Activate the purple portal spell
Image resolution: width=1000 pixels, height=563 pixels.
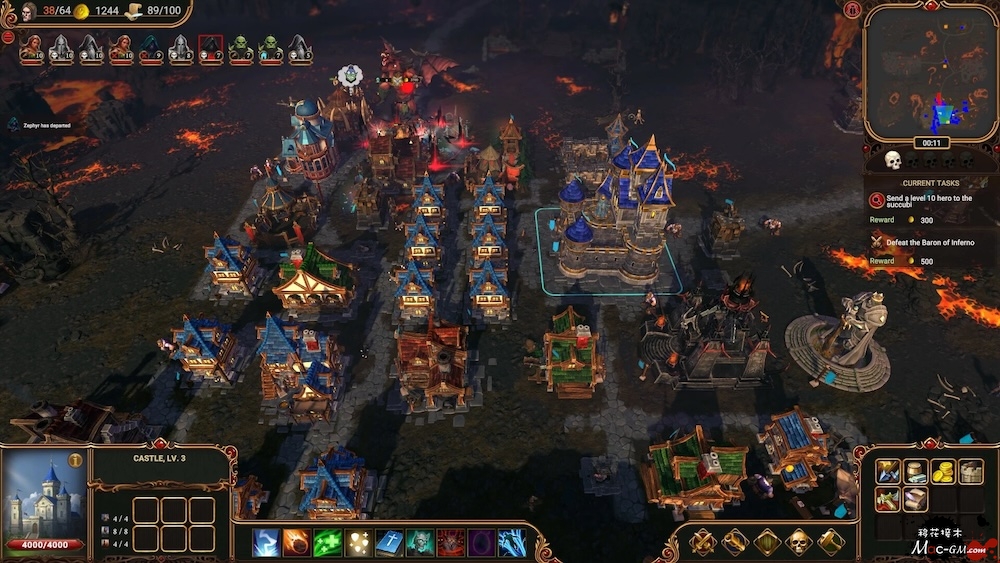(481, 542)
